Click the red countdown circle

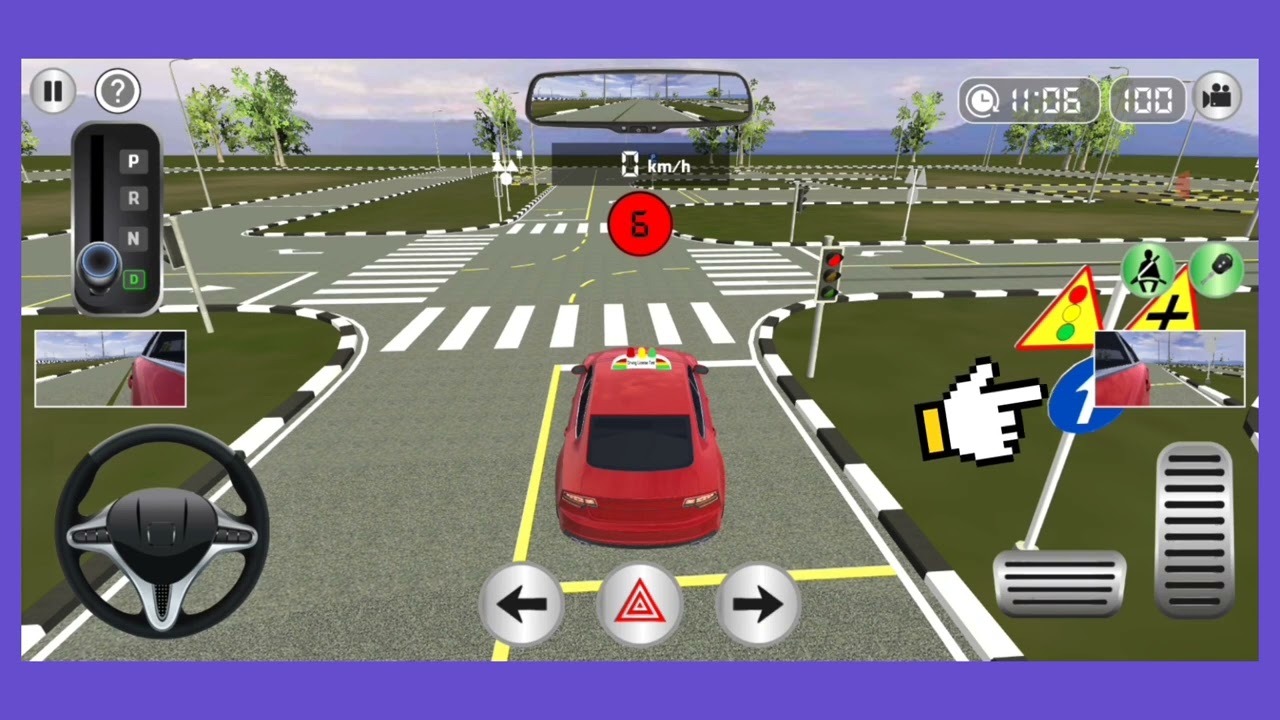point(640,224)
